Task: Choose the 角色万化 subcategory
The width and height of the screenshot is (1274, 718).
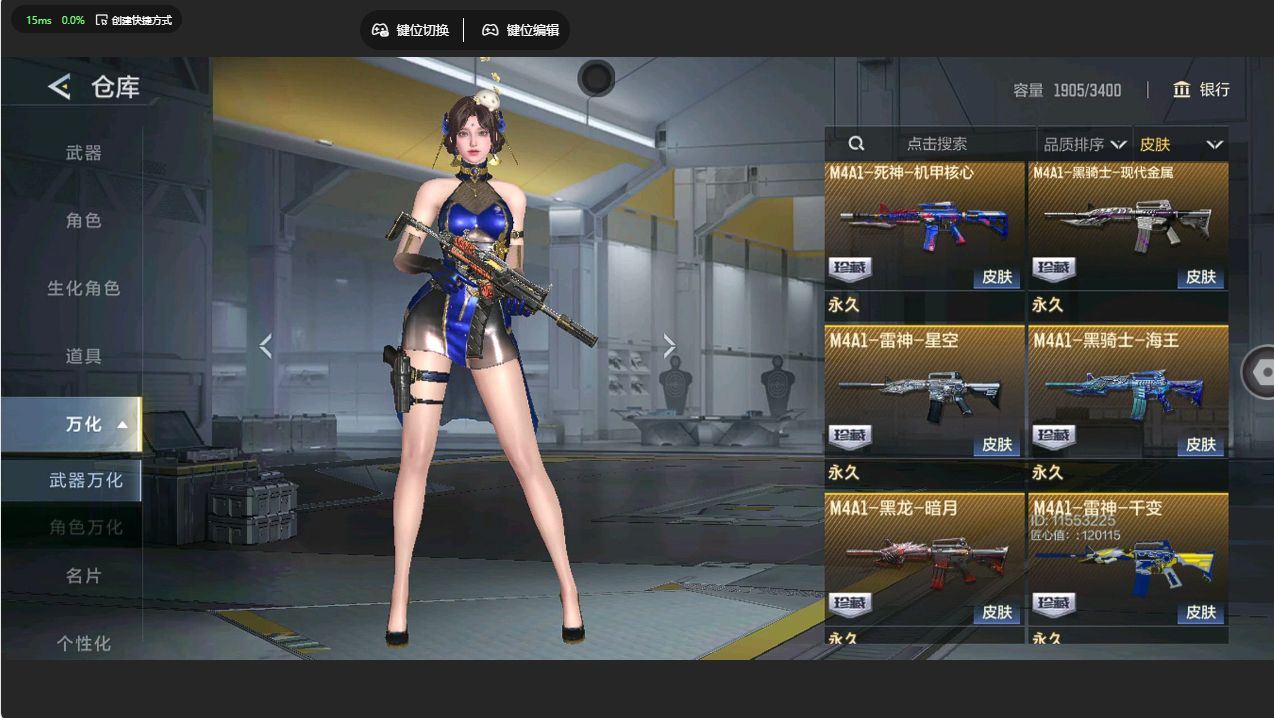Action: point(85,527)
